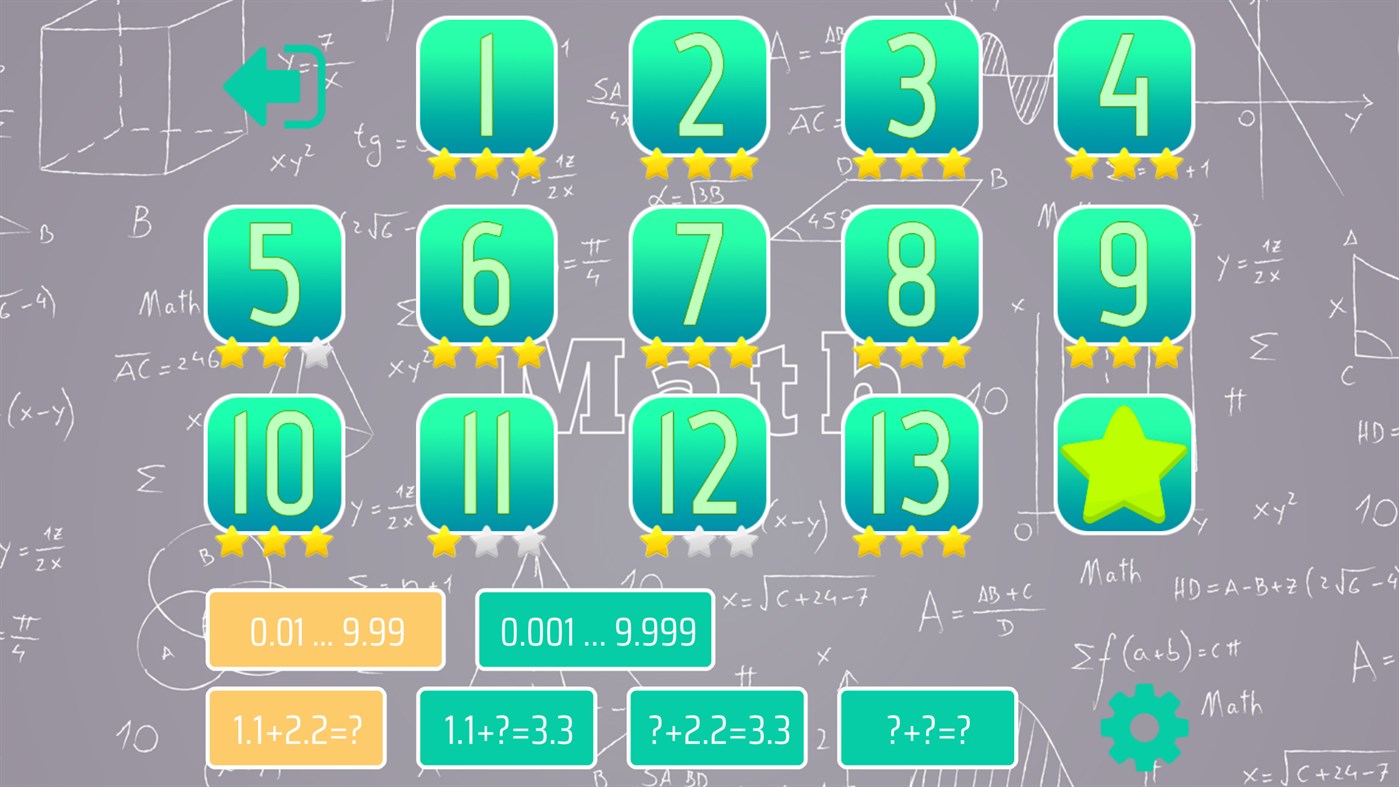The width and height of the screenshot is (1399, 787).
Task: Click the stars under level 2
Action: point(700,163)
